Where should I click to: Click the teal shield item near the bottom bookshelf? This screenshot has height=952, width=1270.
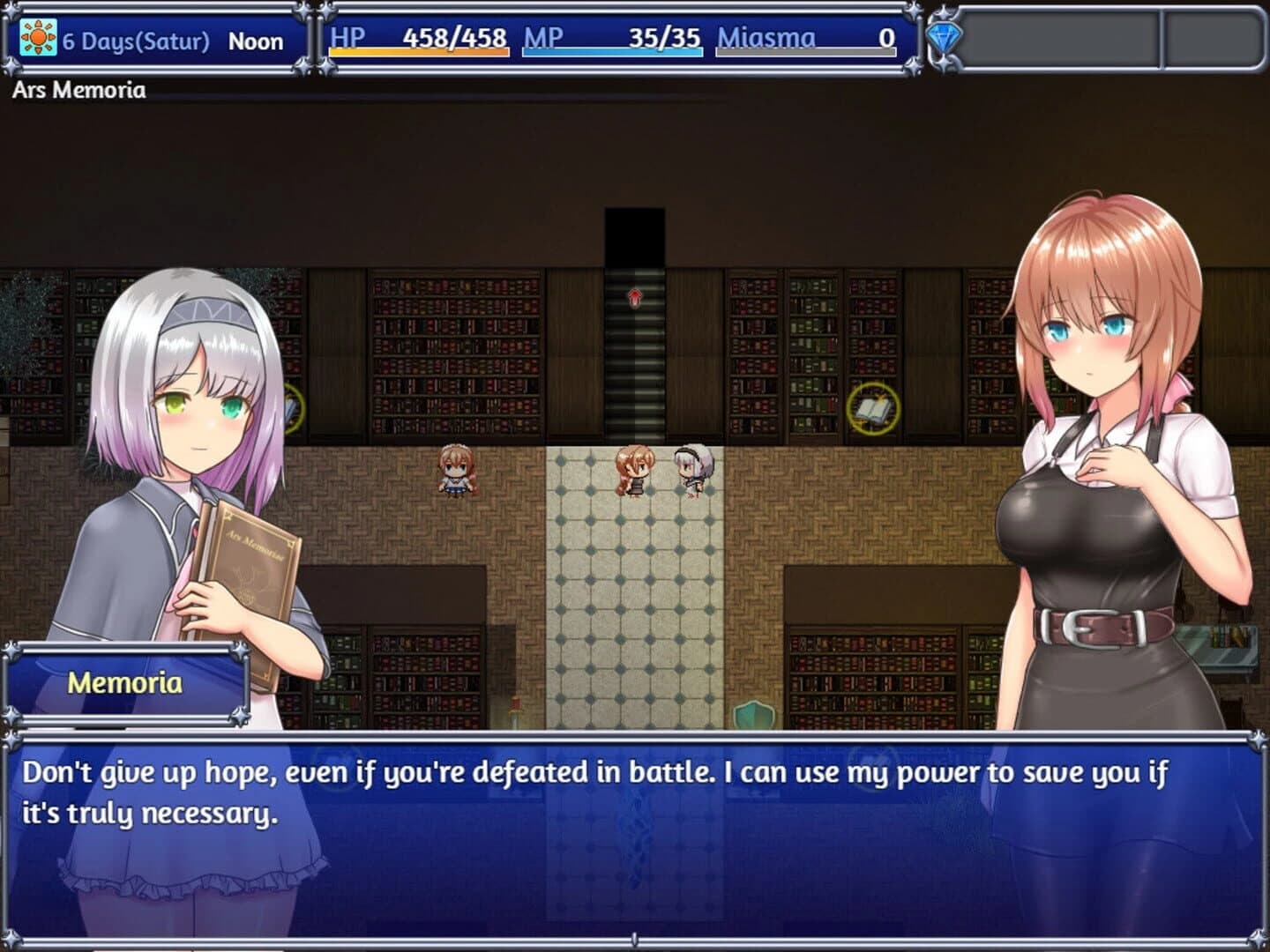(x=754, y=714)
